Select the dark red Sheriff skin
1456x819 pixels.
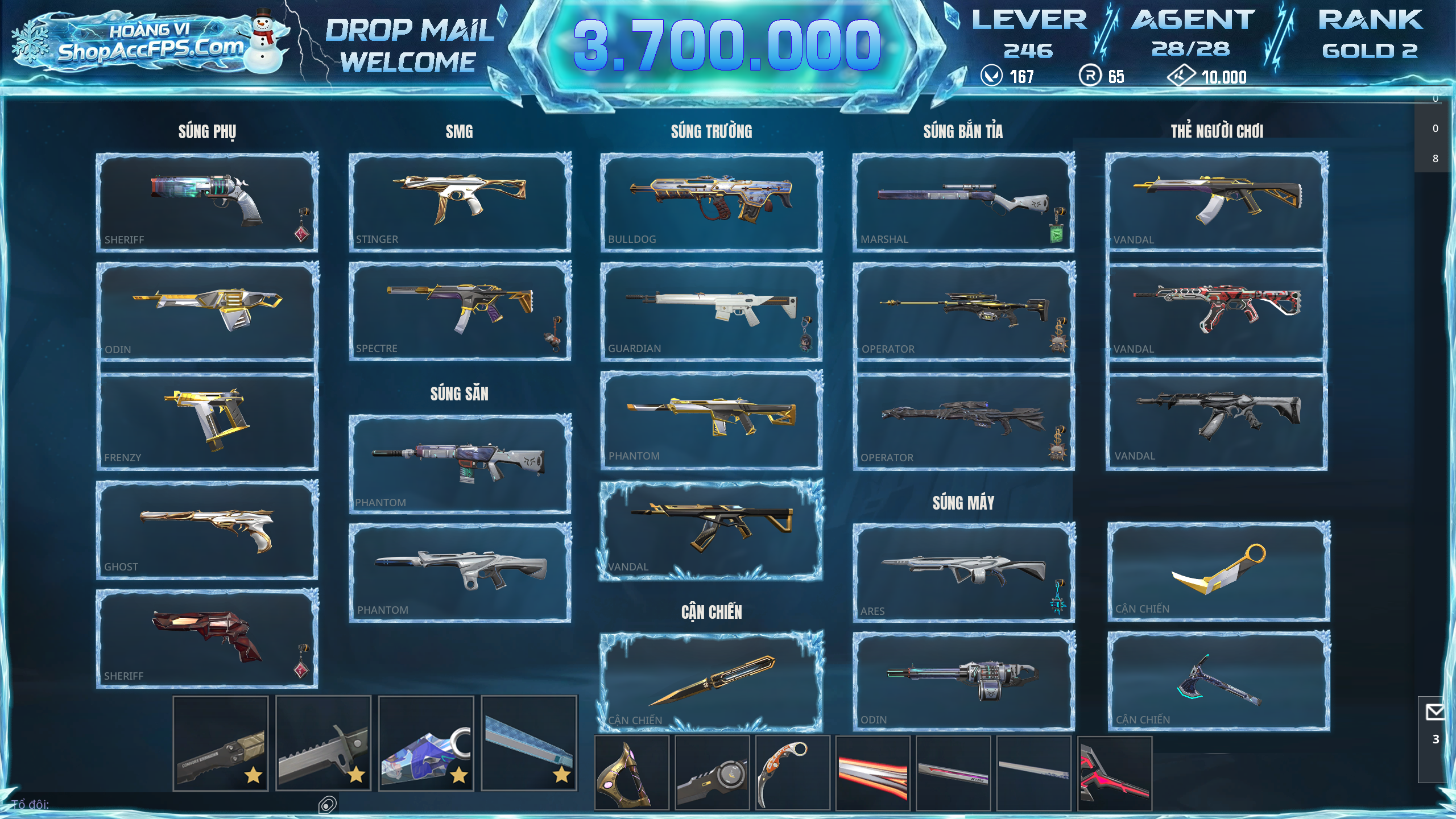[207, 638]
